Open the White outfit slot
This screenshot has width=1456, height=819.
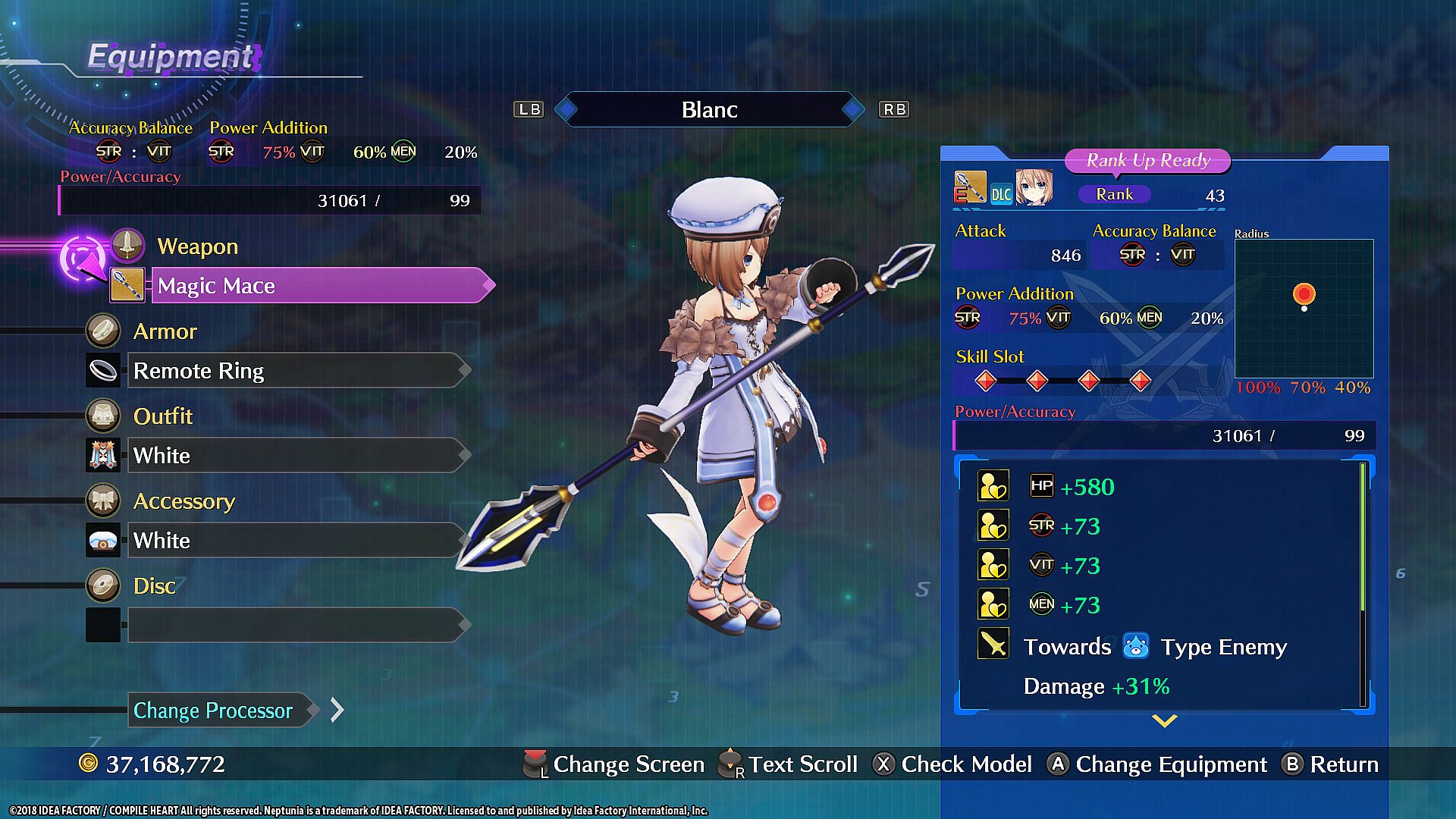296,456
